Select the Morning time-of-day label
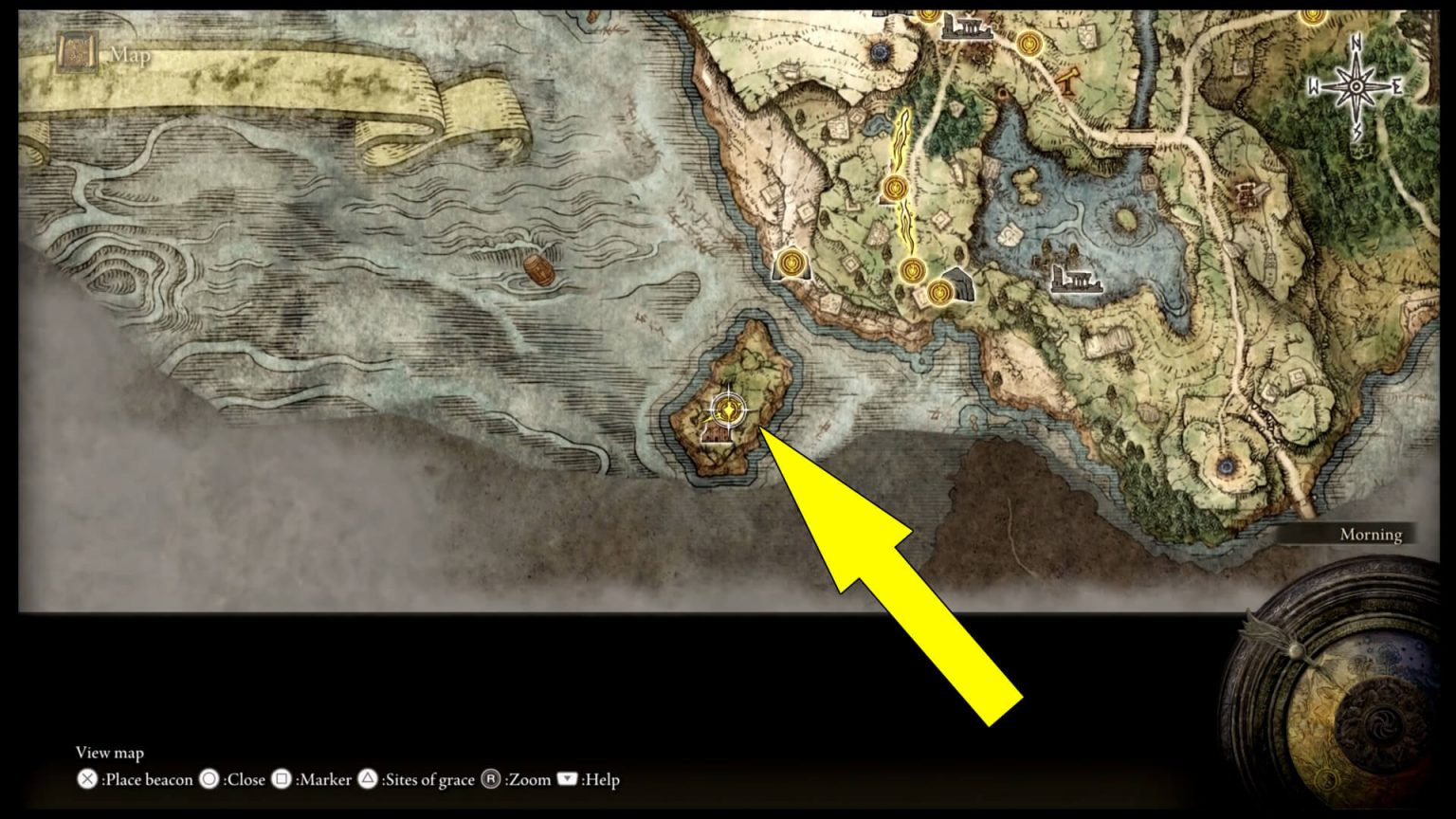 [1372, 534]
